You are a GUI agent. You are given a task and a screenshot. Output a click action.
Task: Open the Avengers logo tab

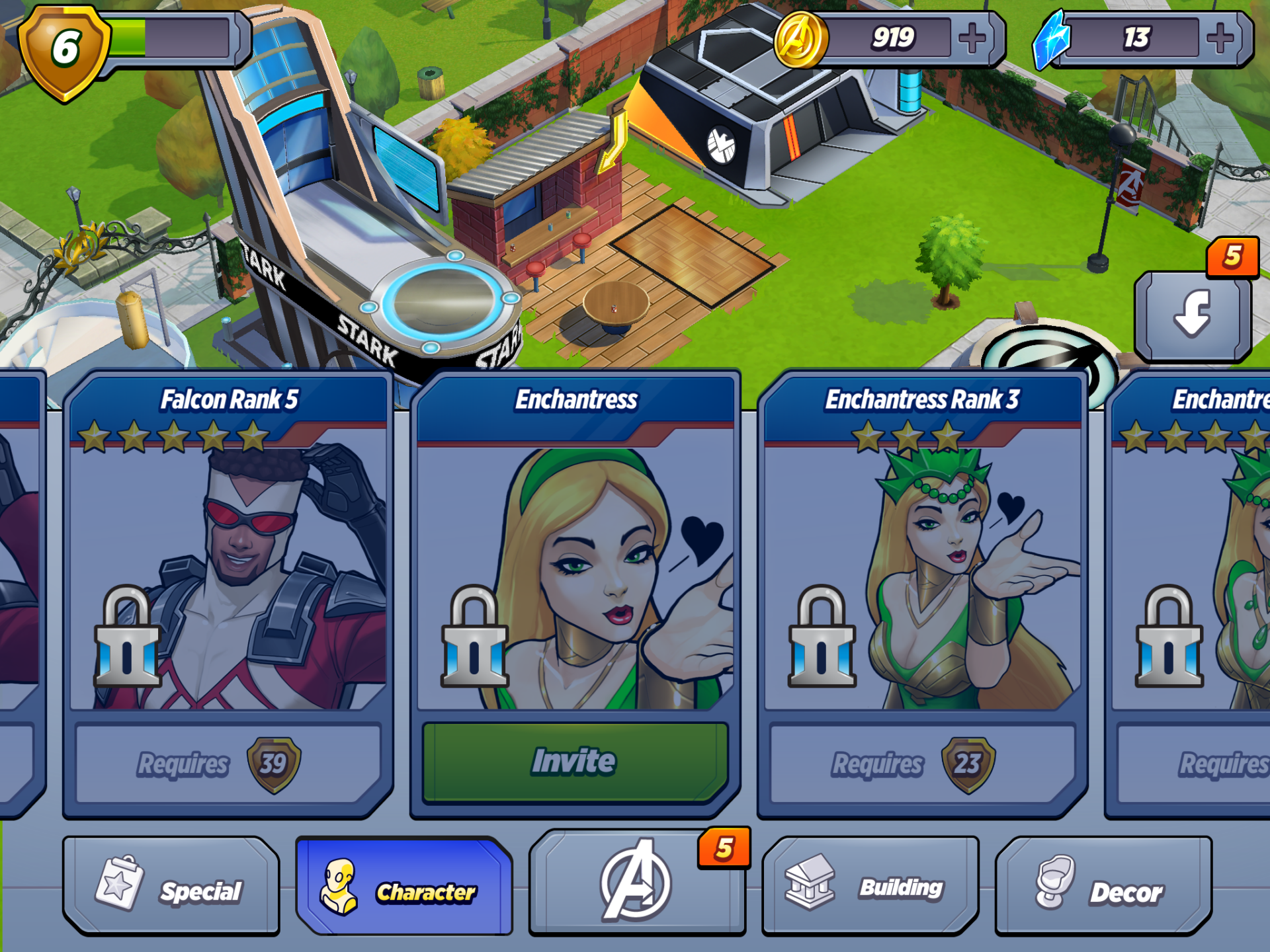coord(636,883)
